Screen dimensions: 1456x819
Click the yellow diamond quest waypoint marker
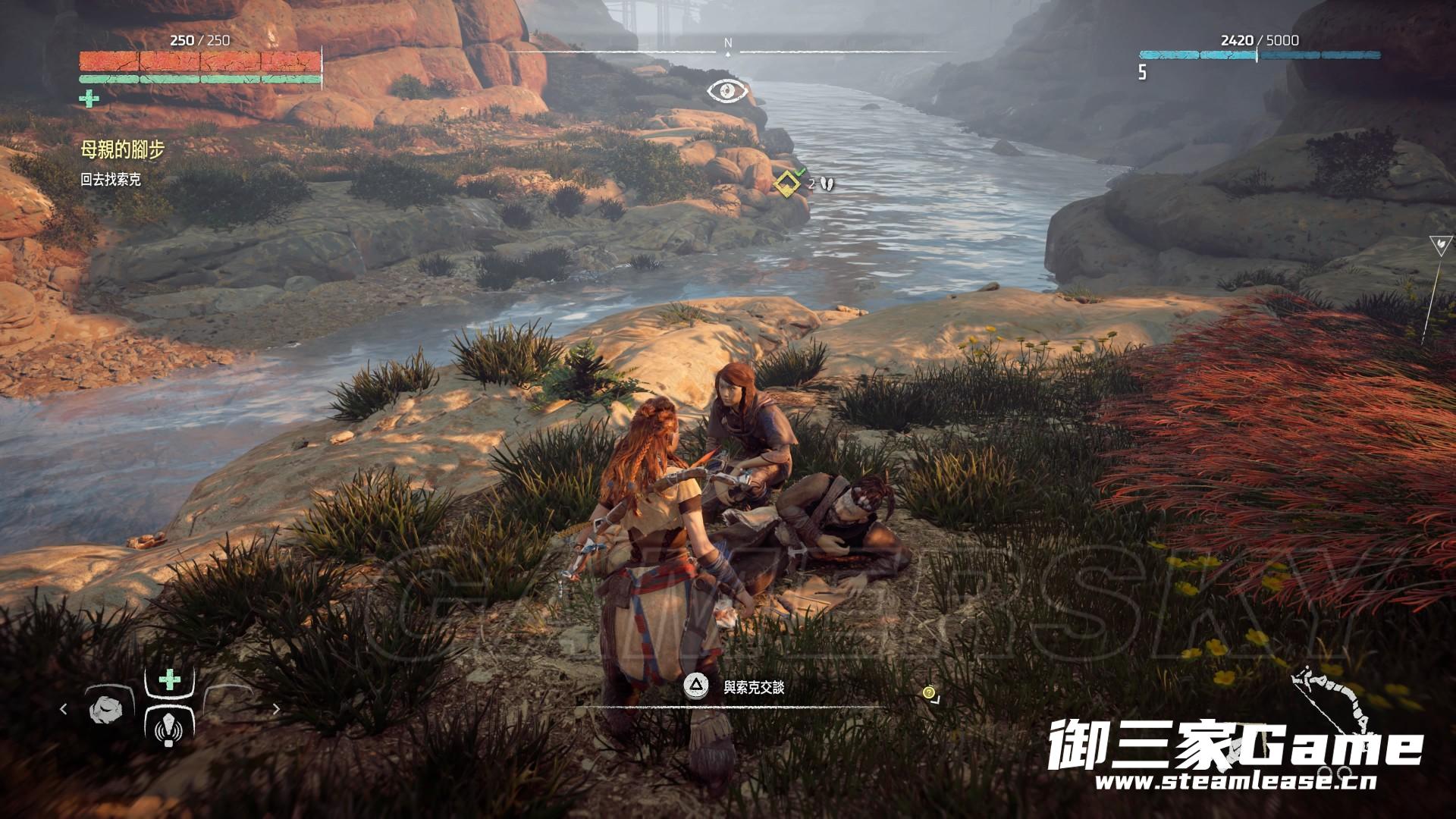[x=786, y=183]
